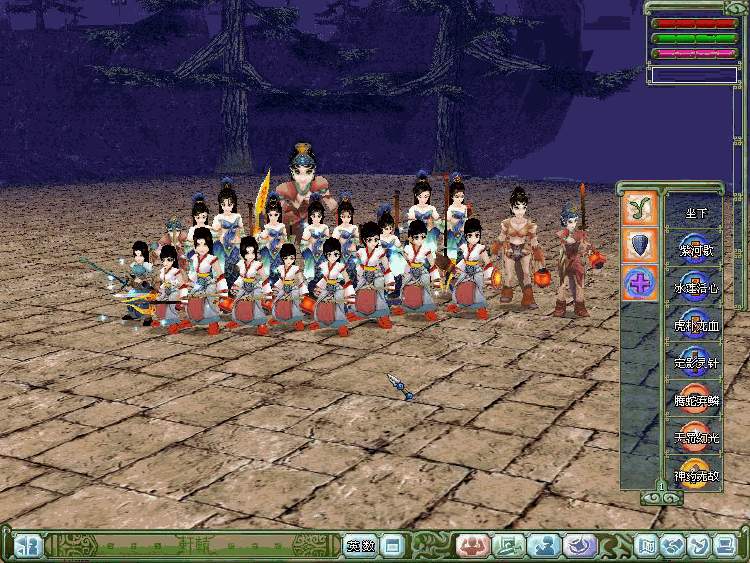Cast the 冰莲洁心 skill
750x563 pixels.
pyautogui.click(x=695, y=288)
